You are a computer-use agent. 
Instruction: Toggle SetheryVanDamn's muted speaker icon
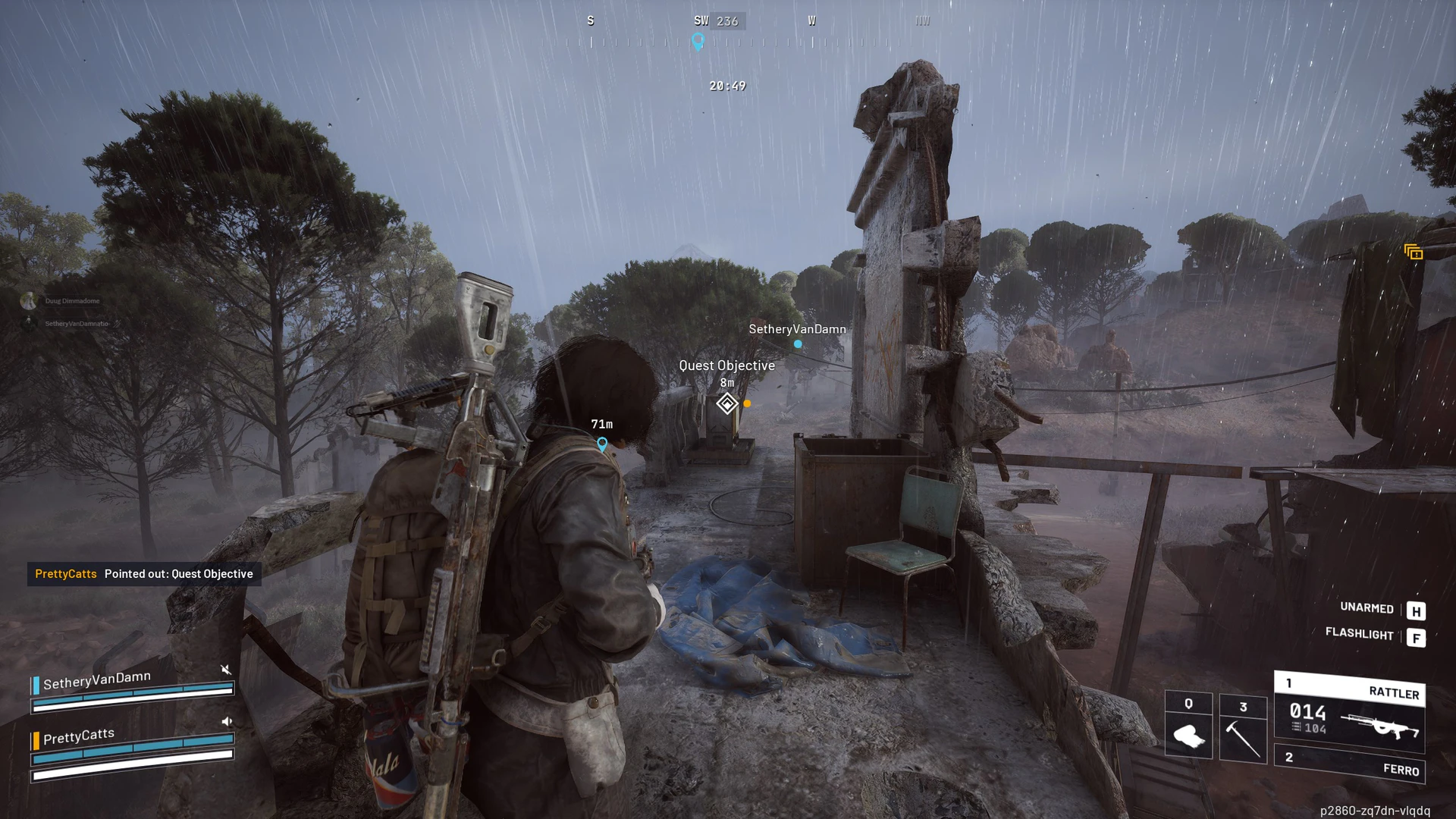pyautogui.click(x=225, y=670)
